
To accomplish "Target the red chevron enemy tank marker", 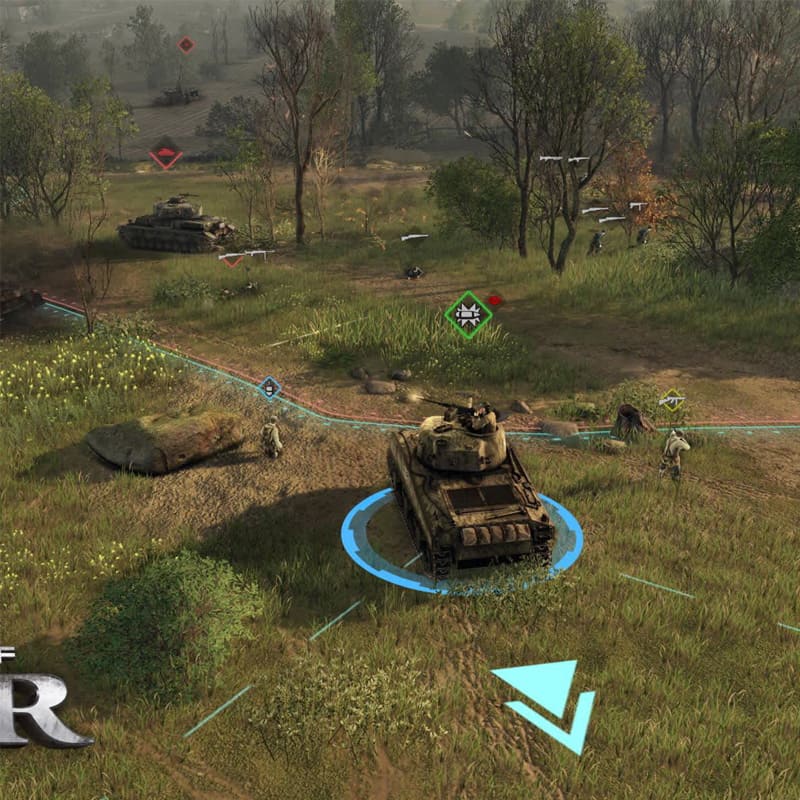I will coord(166,156).
